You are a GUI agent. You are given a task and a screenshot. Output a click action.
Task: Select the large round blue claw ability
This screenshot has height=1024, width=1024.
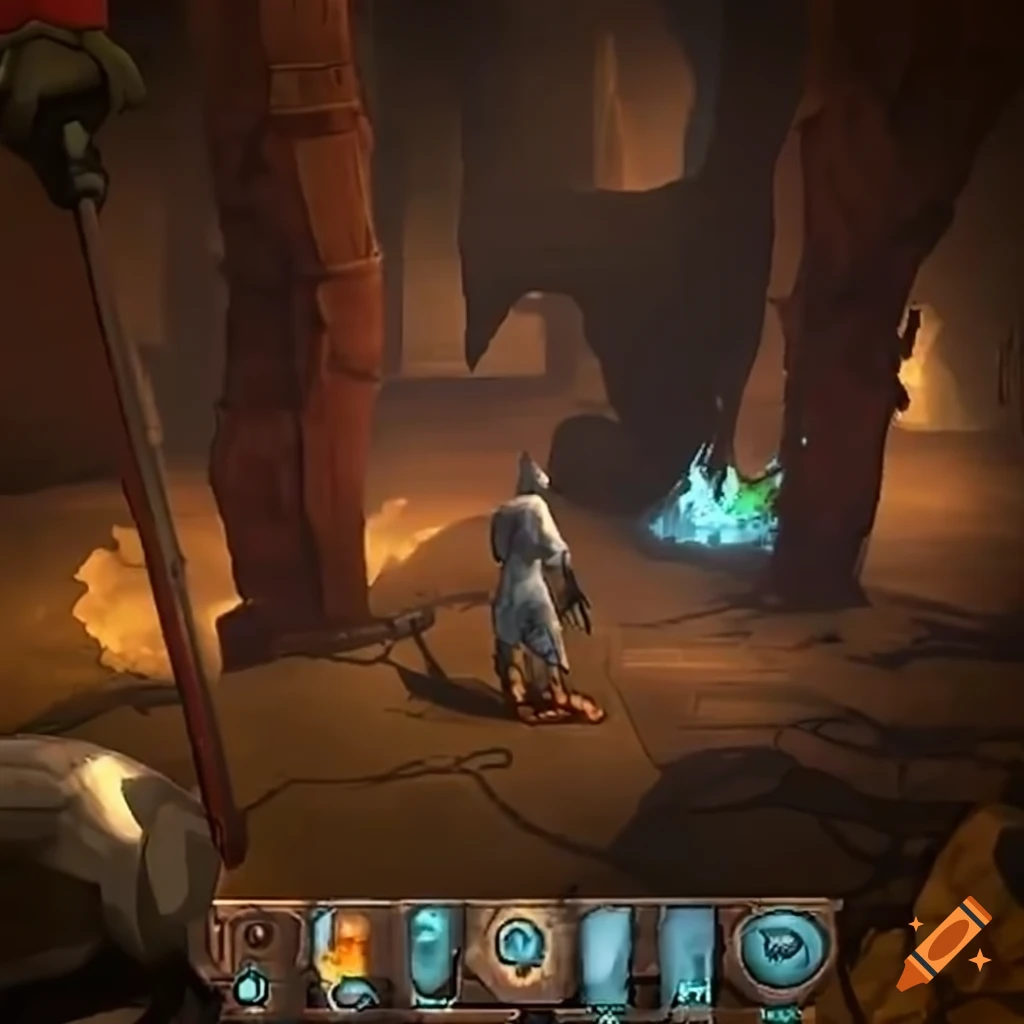tap(785, 947)
